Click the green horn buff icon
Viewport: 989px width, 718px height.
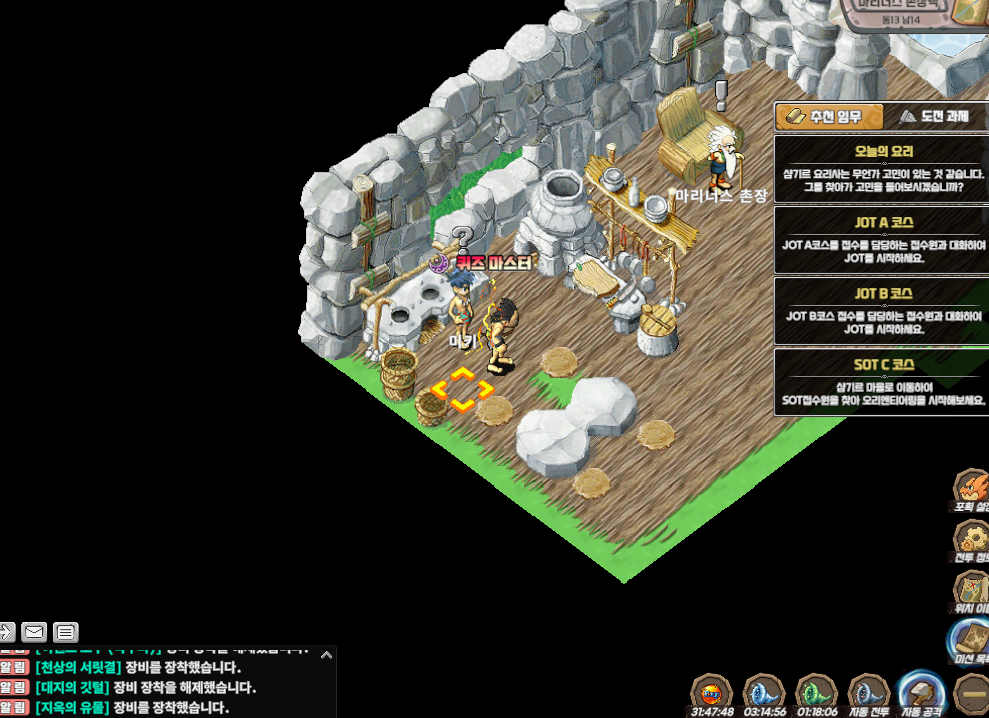(x=816, y=692)
